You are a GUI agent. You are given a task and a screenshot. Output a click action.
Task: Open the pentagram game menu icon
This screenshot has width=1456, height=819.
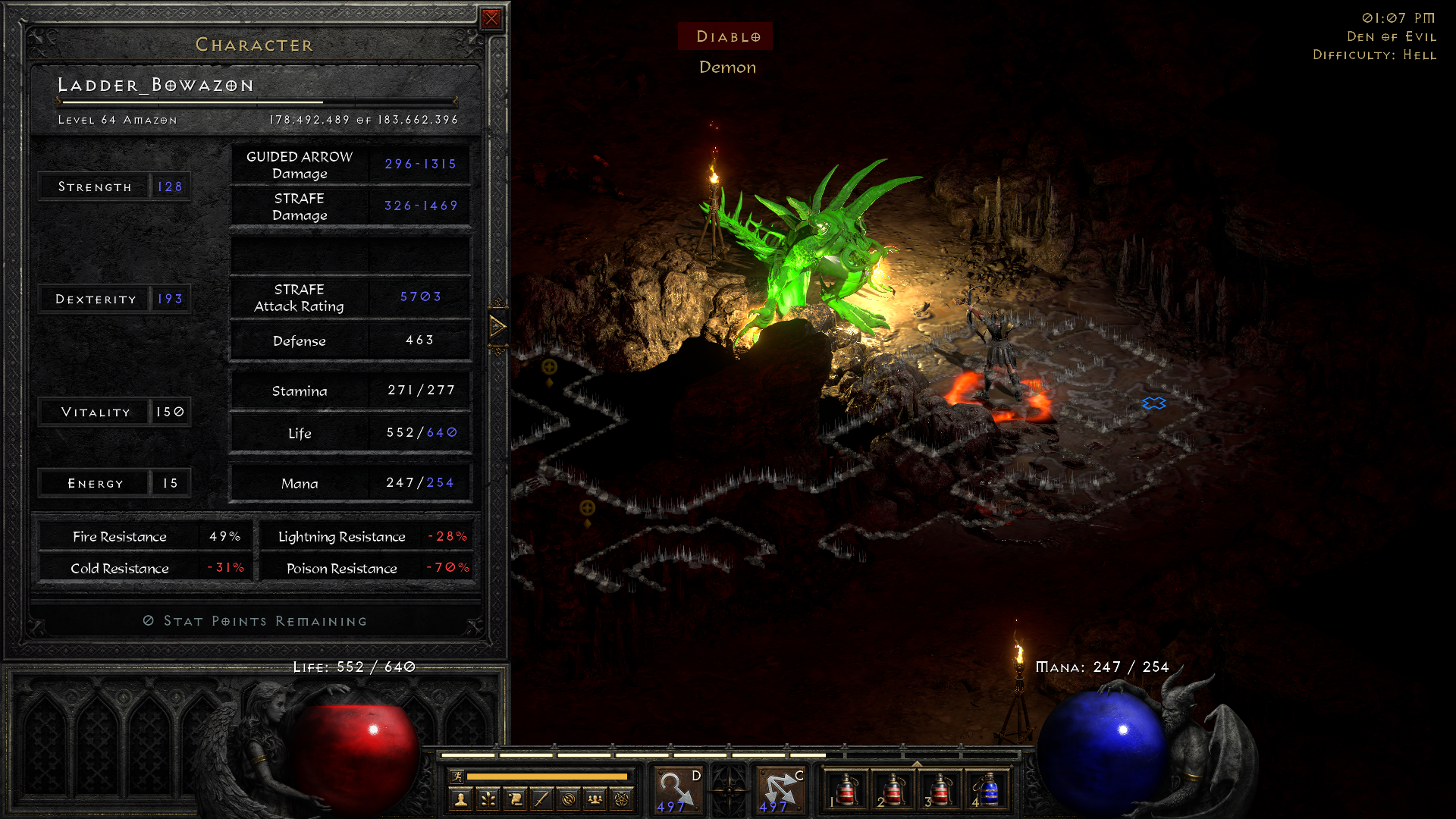coord(622,799)
